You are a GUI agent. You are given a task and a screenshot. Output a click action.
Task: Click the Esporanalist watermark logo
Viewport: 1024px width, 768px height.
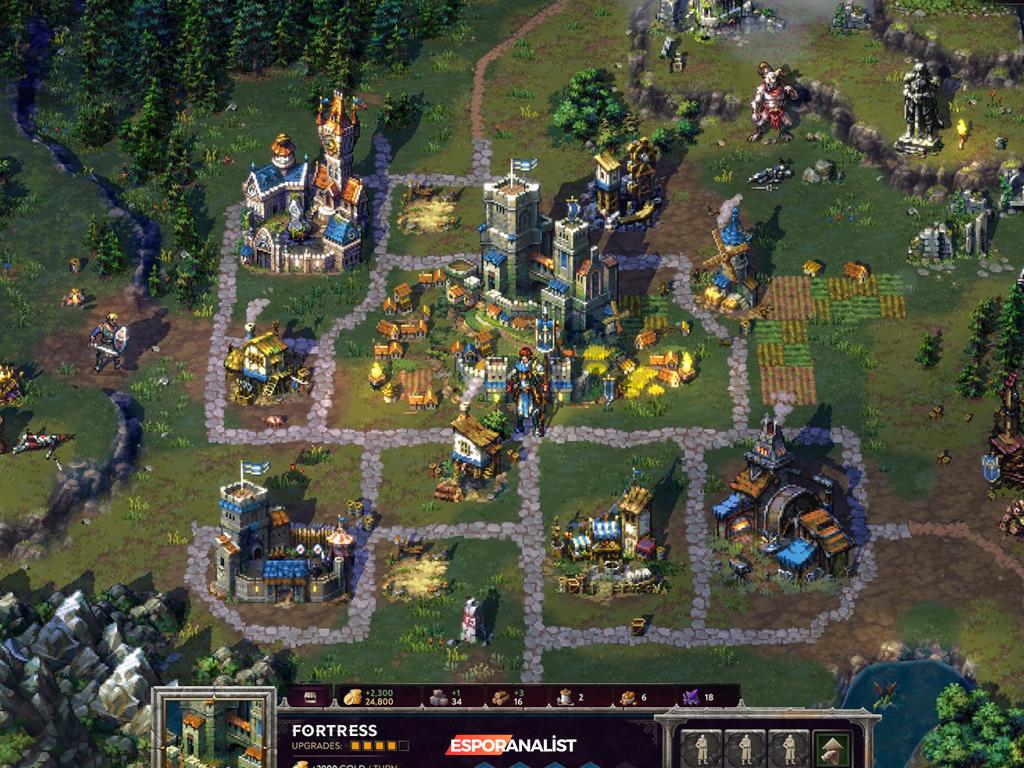(511, 744)
